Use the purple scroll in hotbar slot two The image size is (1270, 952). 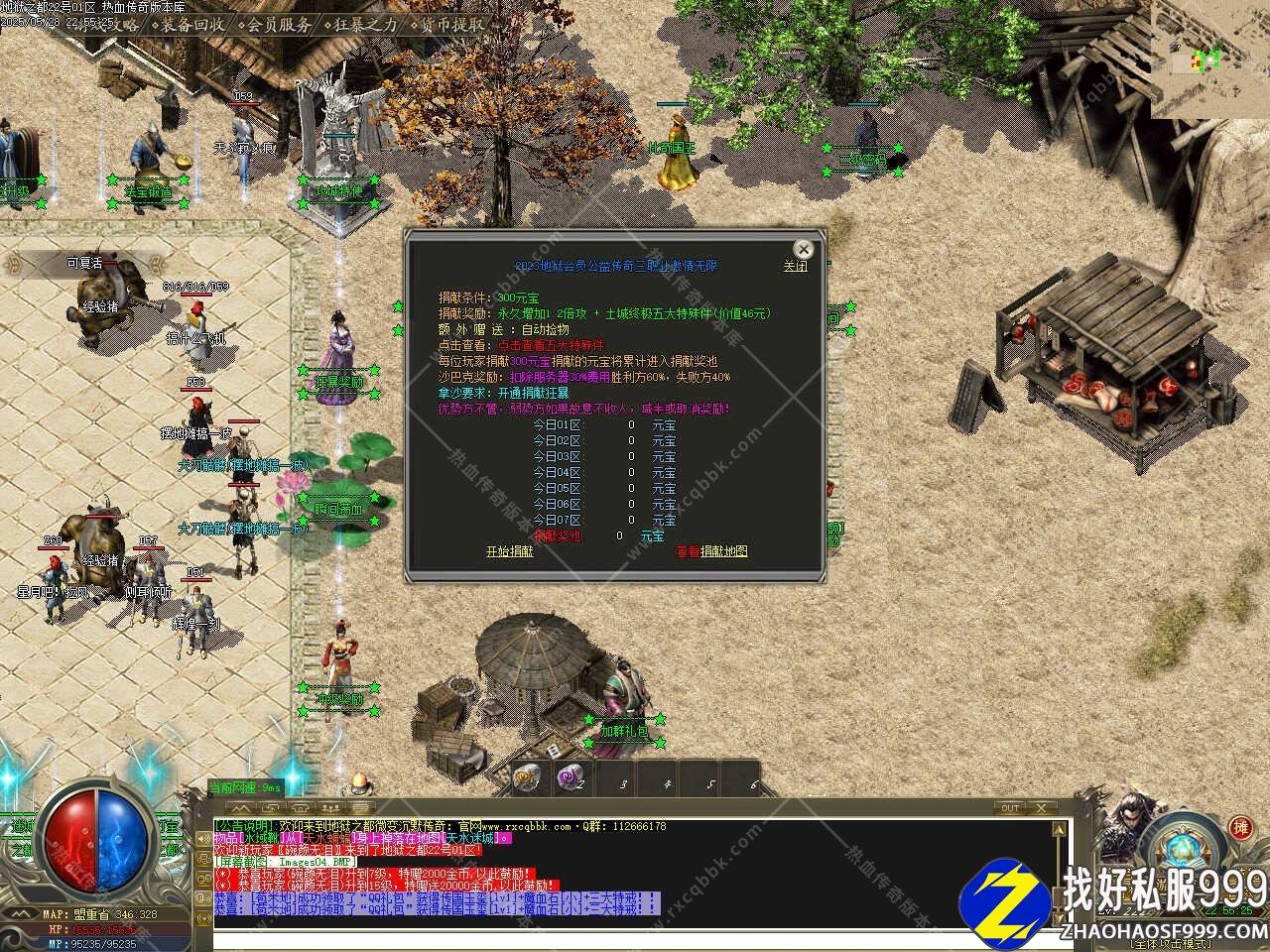point(571,778)
